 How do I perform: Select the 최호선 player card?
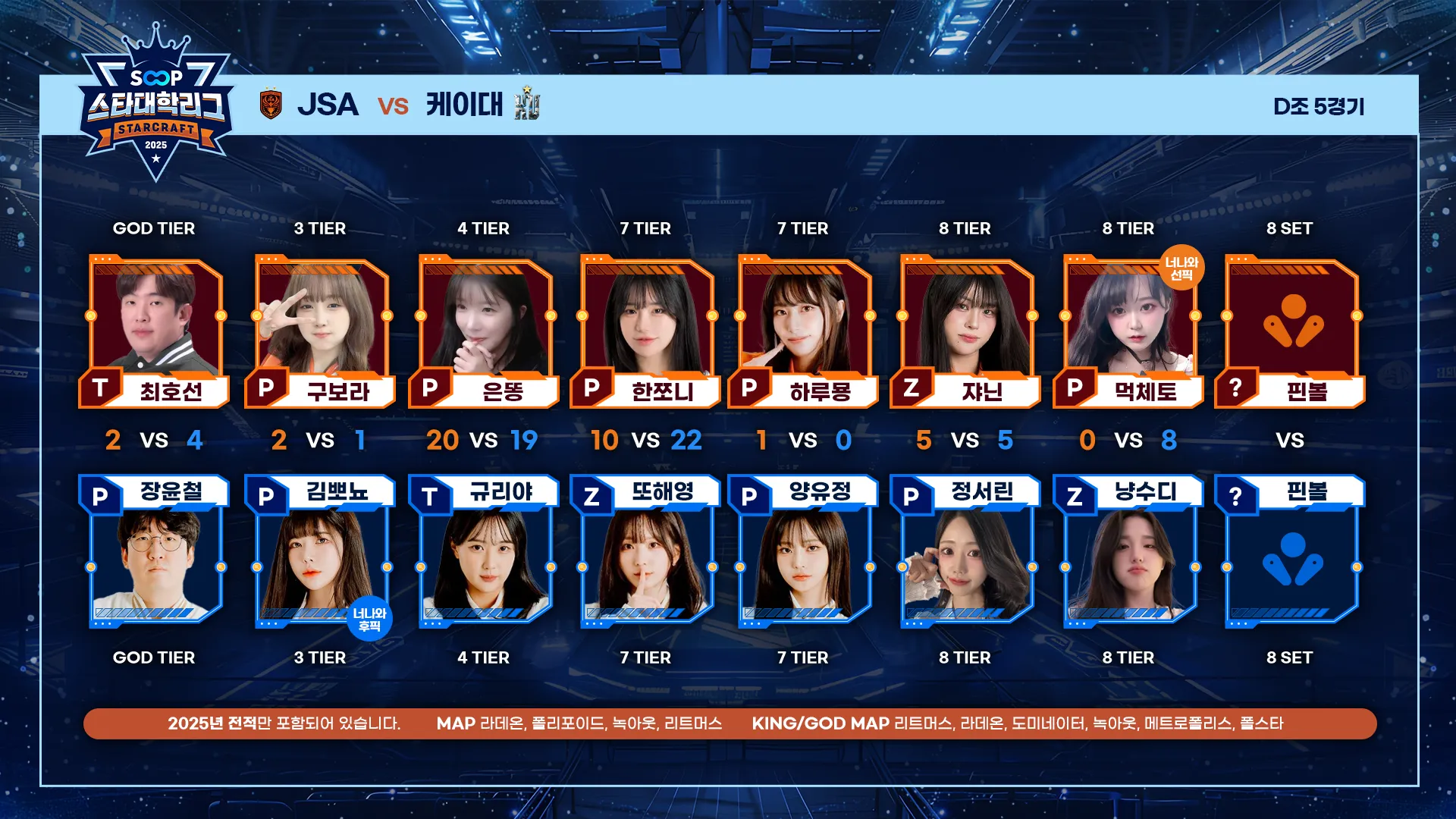pyautogui.click(x=155, y=330)
